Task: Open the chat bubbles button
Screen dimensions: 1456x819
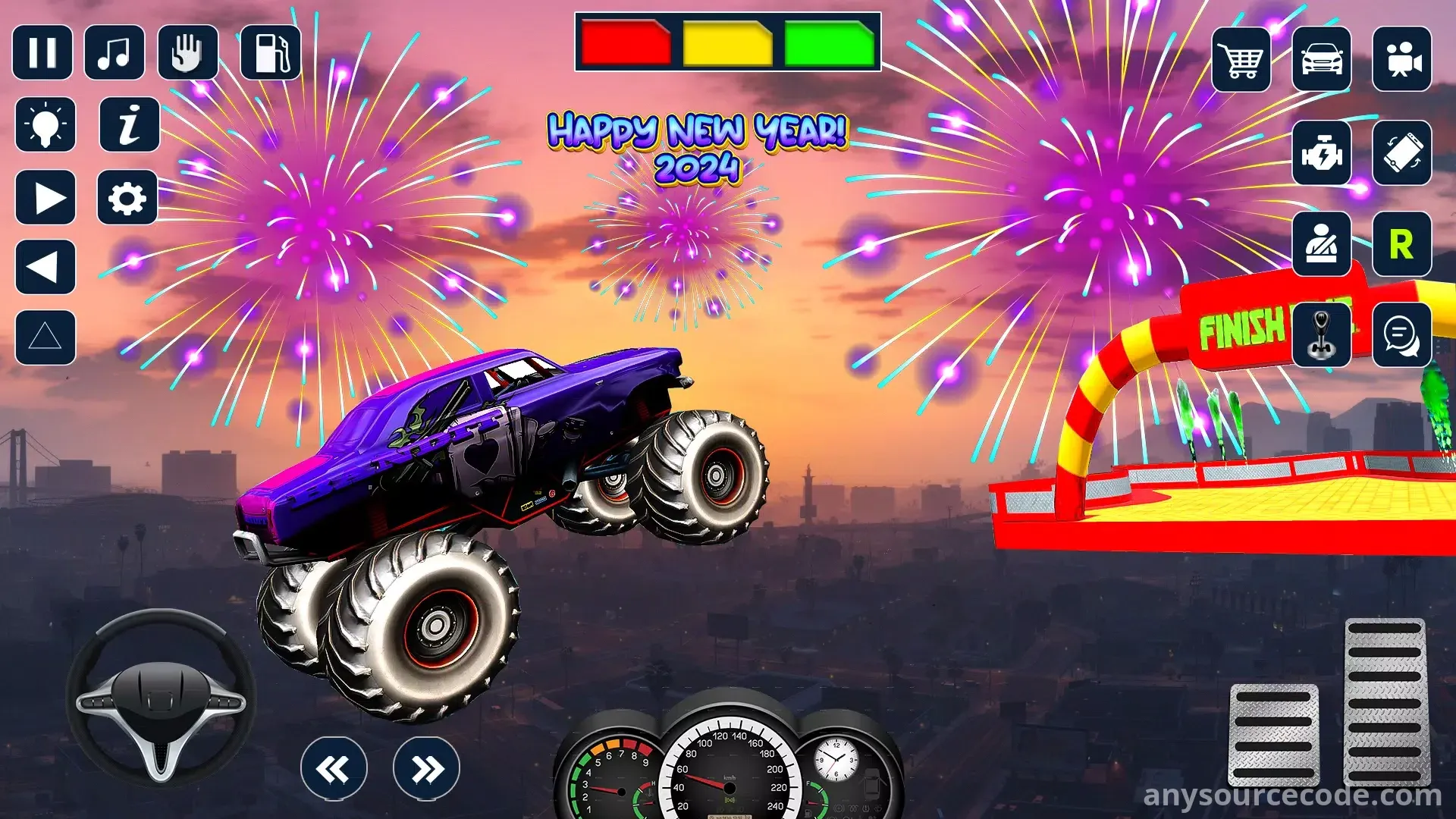Action: pyautogui.click(x=1402, y=335)
